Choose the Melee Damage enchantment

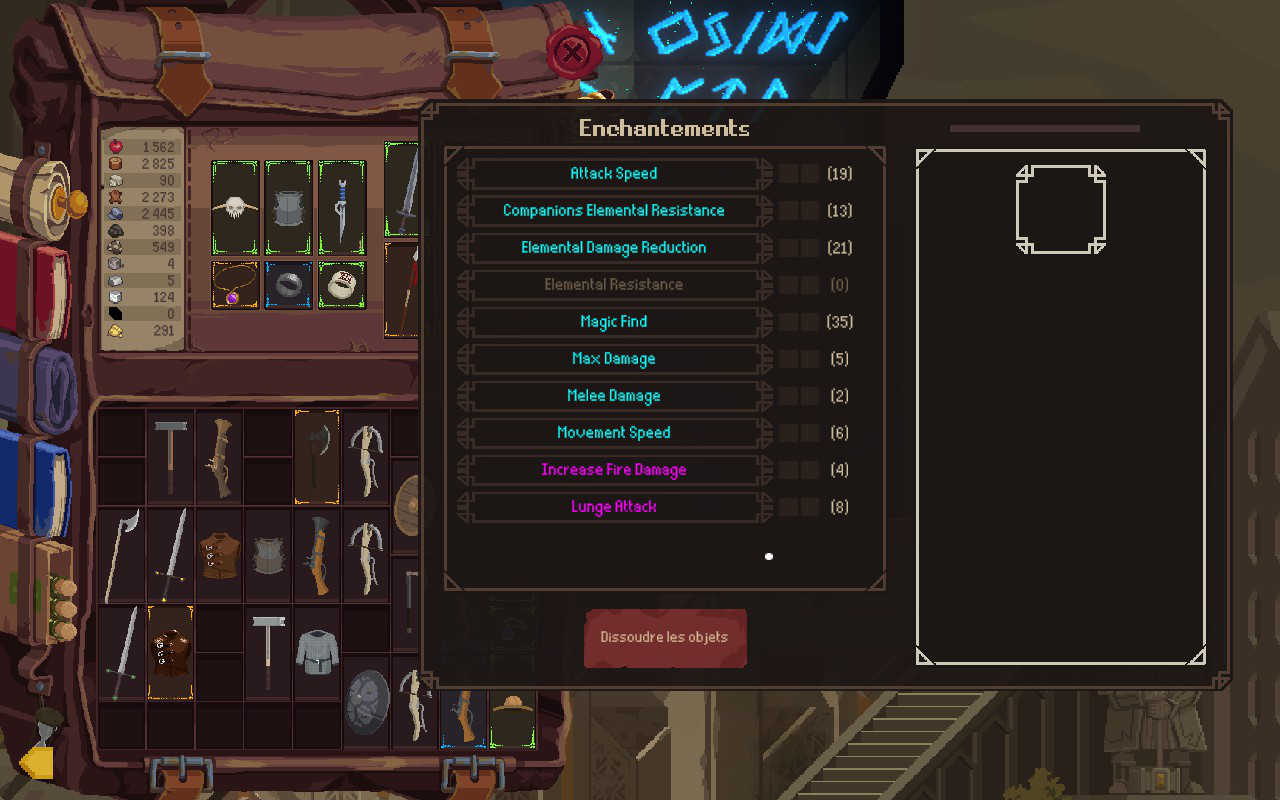[x=613, y=396]
